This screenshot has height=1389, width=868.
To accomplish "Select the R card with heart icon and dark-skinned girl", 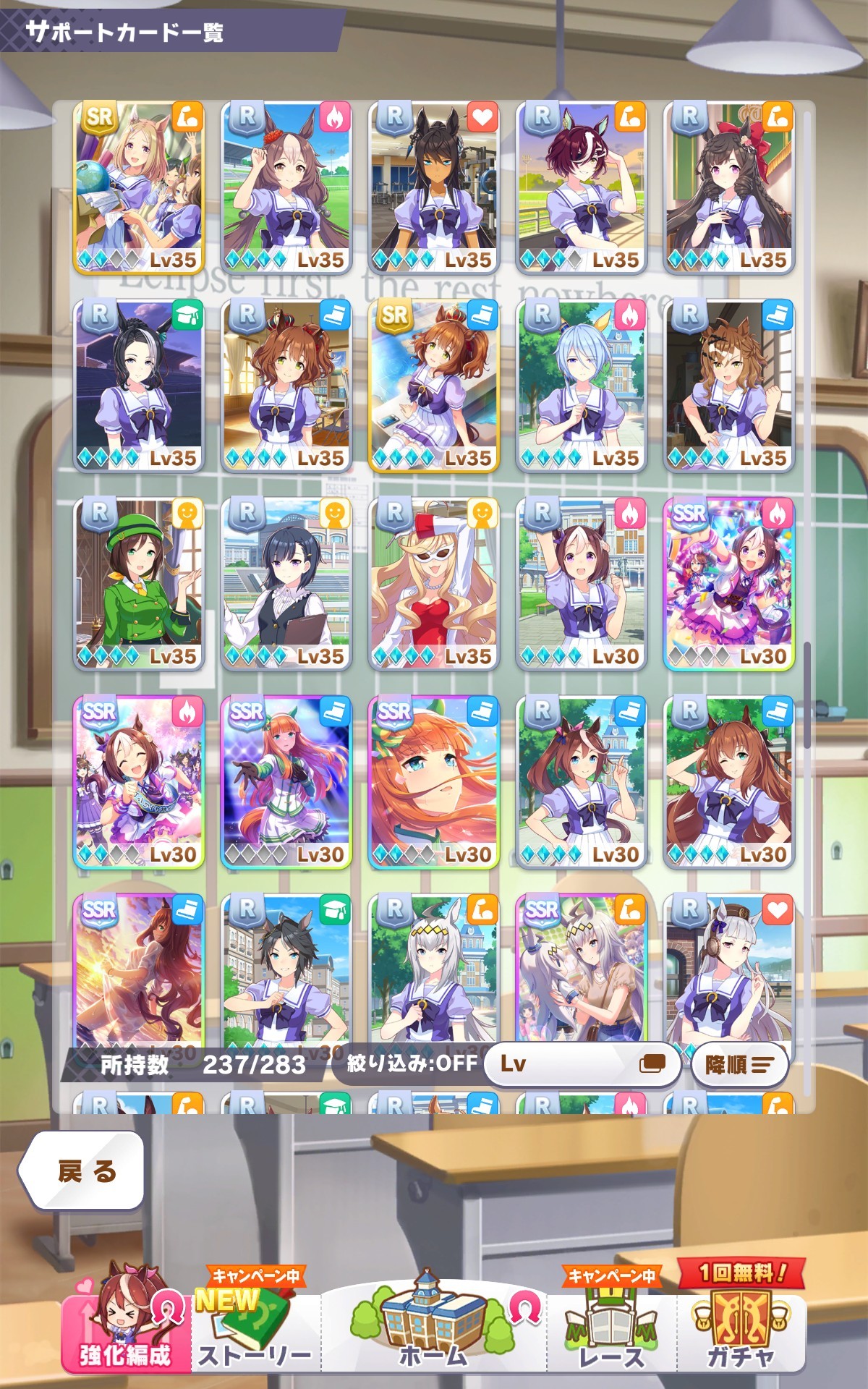I will click(x=433, y=187).
